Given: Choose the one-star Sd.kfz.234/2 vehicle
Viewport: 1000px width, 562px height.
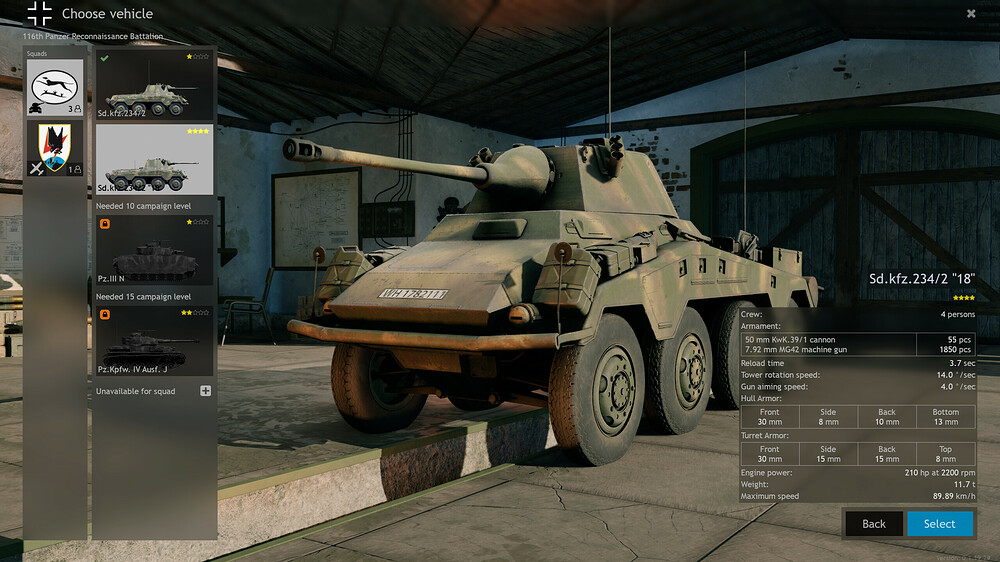Looking at the screenshot, I should tap(154, 86).
